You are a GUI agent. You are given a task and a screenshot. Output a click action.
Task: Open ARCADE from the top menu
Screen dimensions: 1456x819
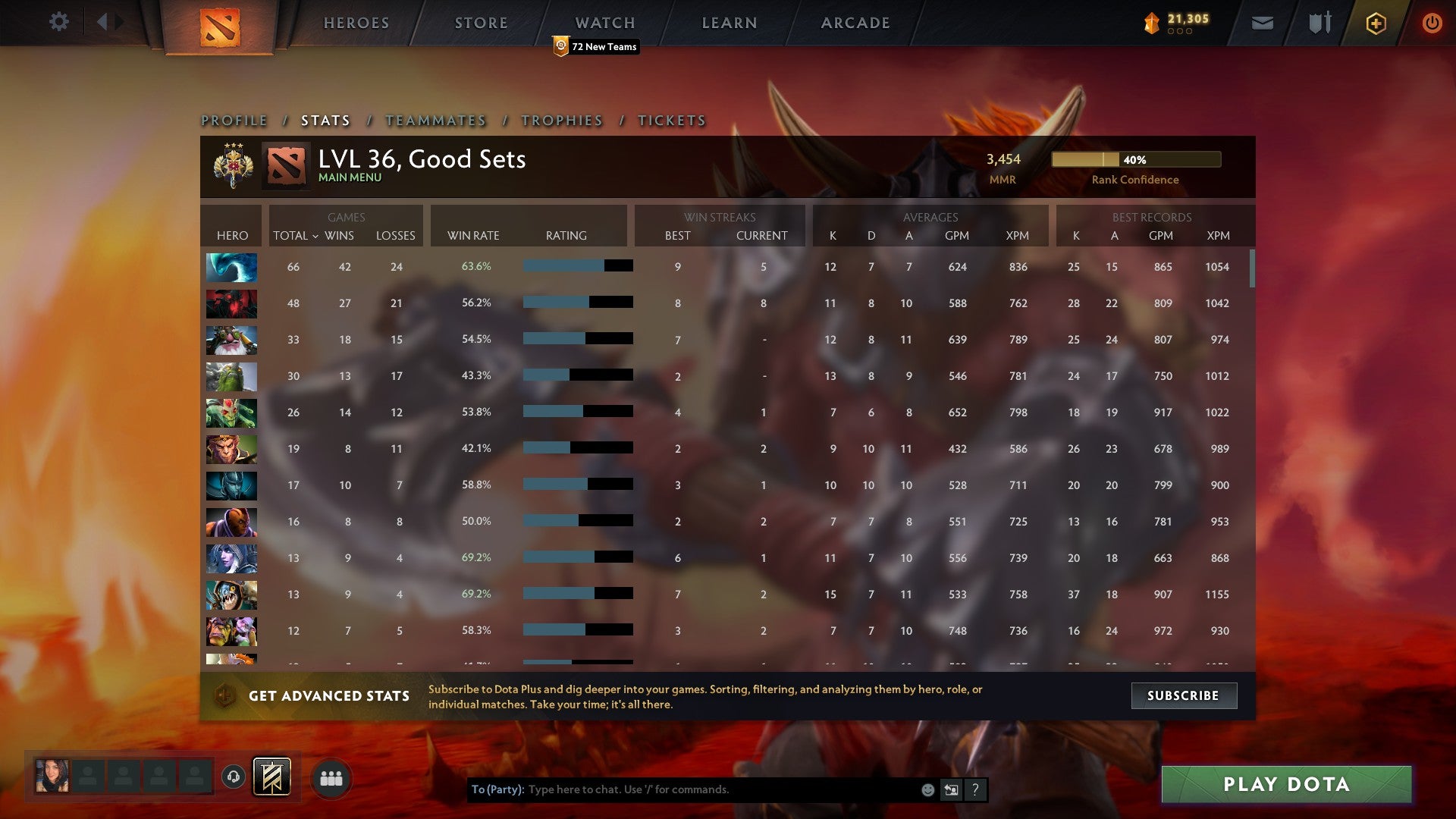coord(855,23)
